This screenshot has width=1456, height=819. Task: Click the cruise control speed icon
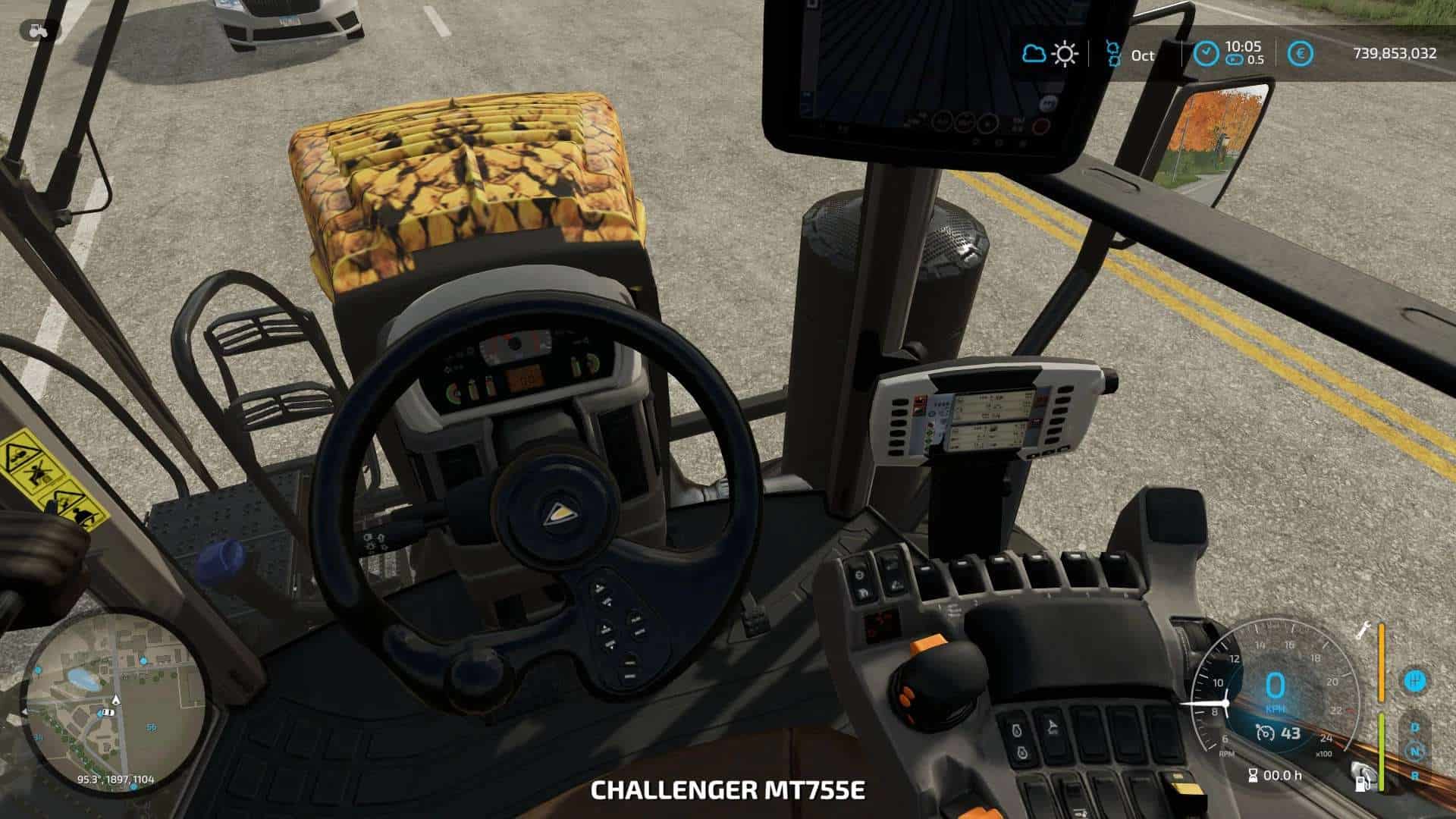1265,733
